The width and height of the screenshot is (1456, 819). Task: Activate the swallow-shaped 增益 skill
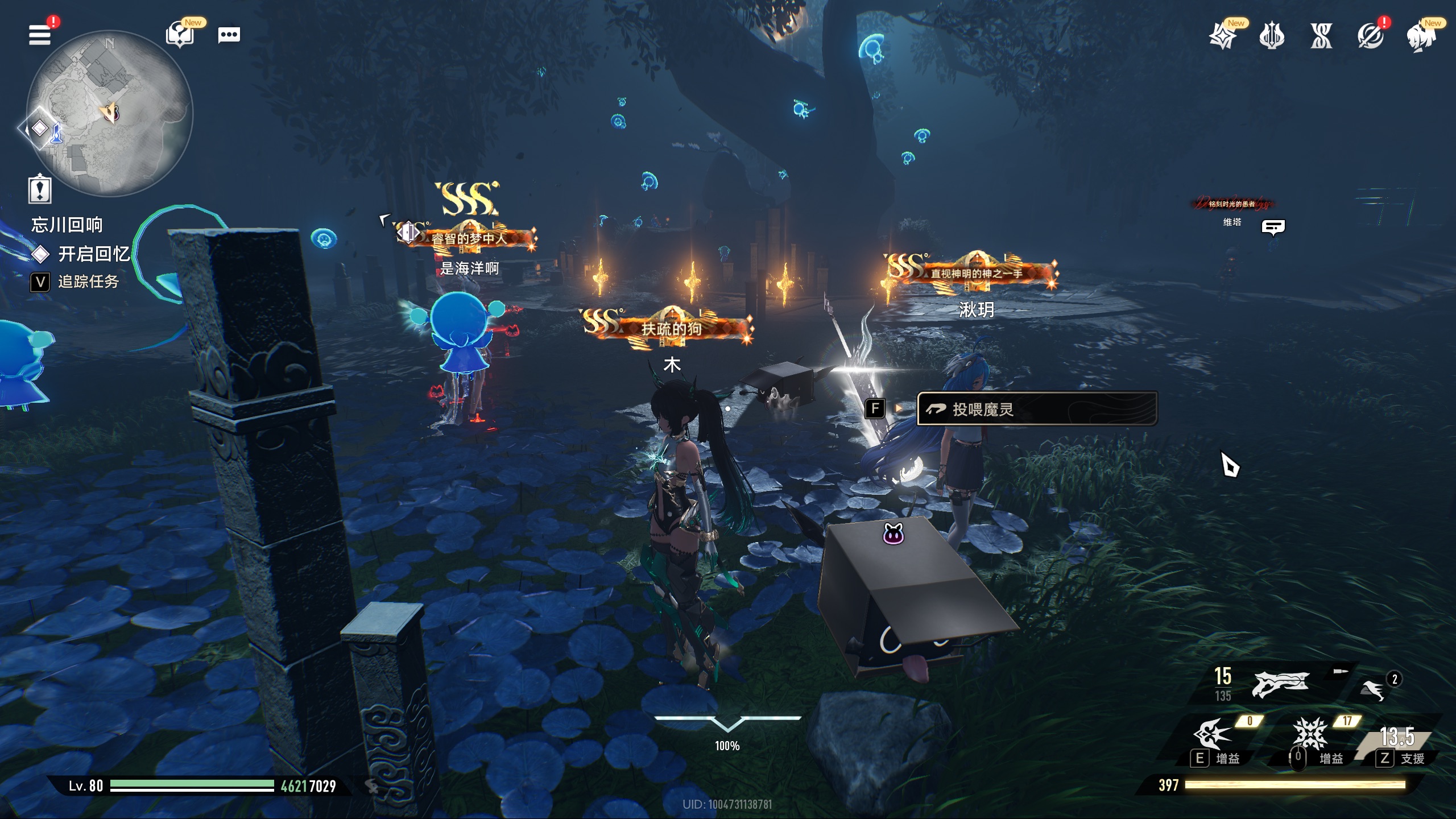(x=1213, y=734)
